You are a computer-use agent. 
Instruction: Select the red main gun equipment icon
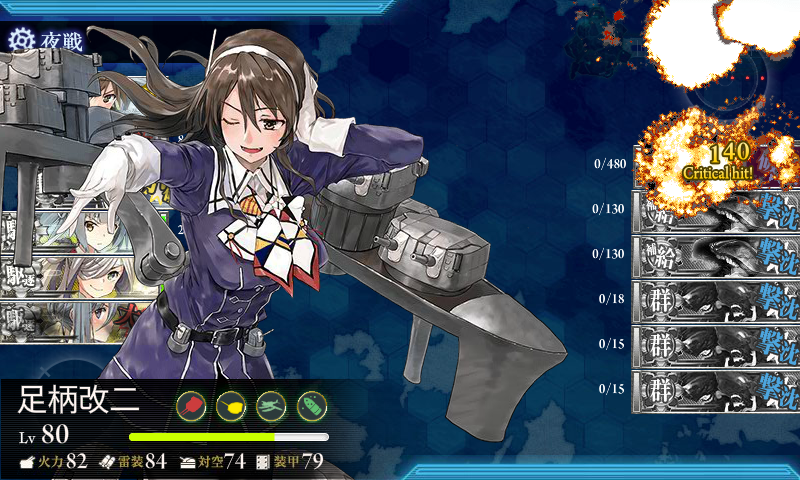[x=192, y=405]
